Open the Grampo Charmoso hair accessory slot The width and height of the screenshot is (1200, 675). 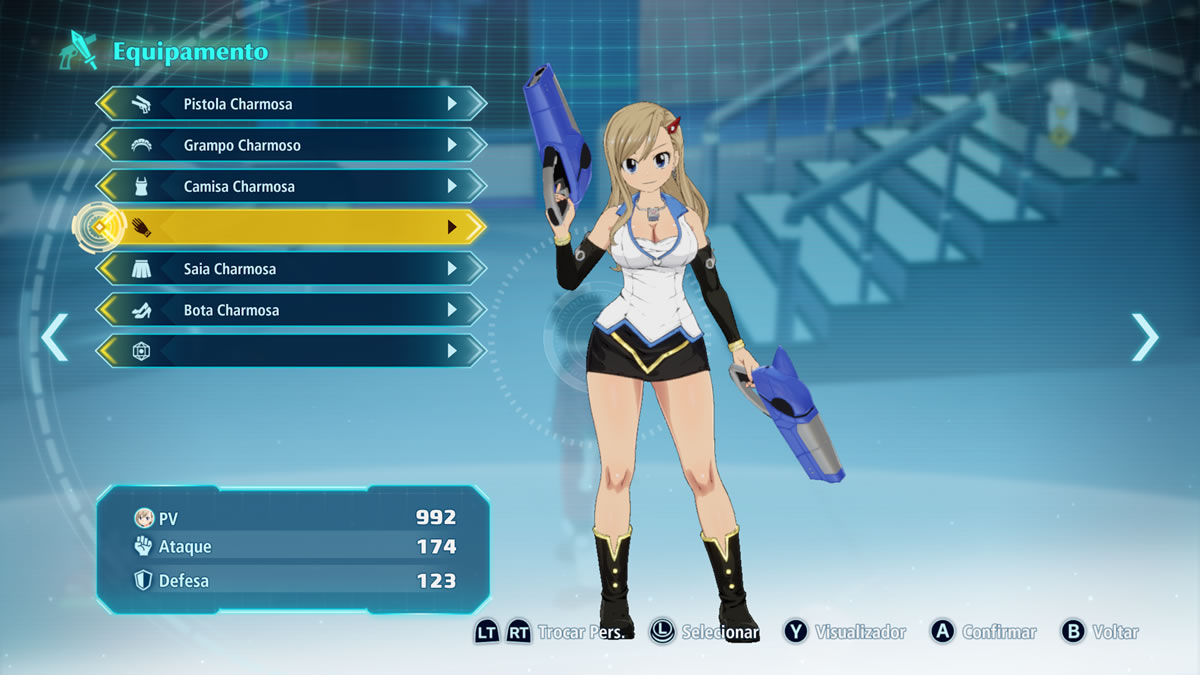[x=290, y=145]
